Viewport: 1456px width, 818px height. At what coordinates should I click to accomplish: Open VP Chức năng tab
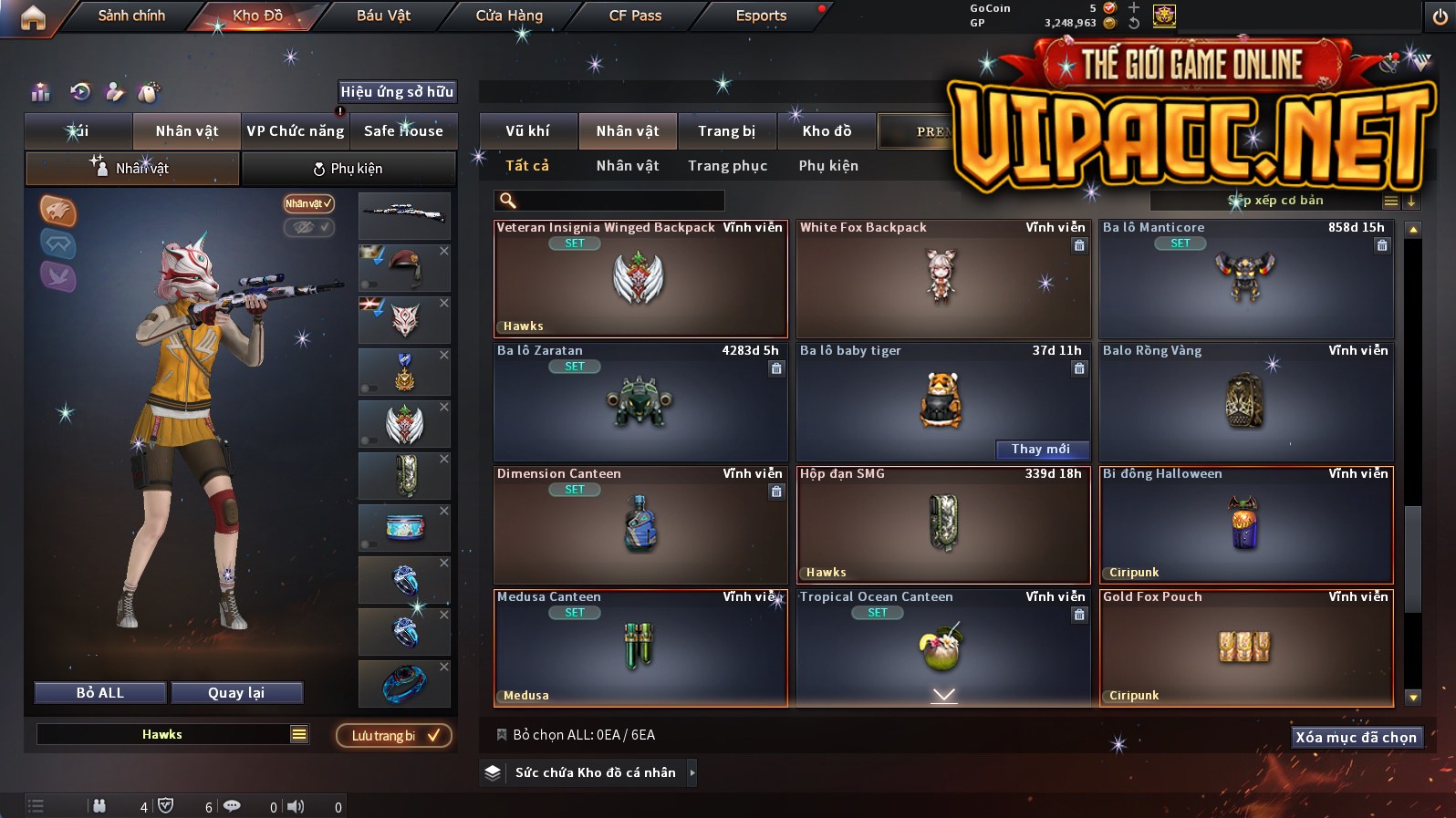296,131
